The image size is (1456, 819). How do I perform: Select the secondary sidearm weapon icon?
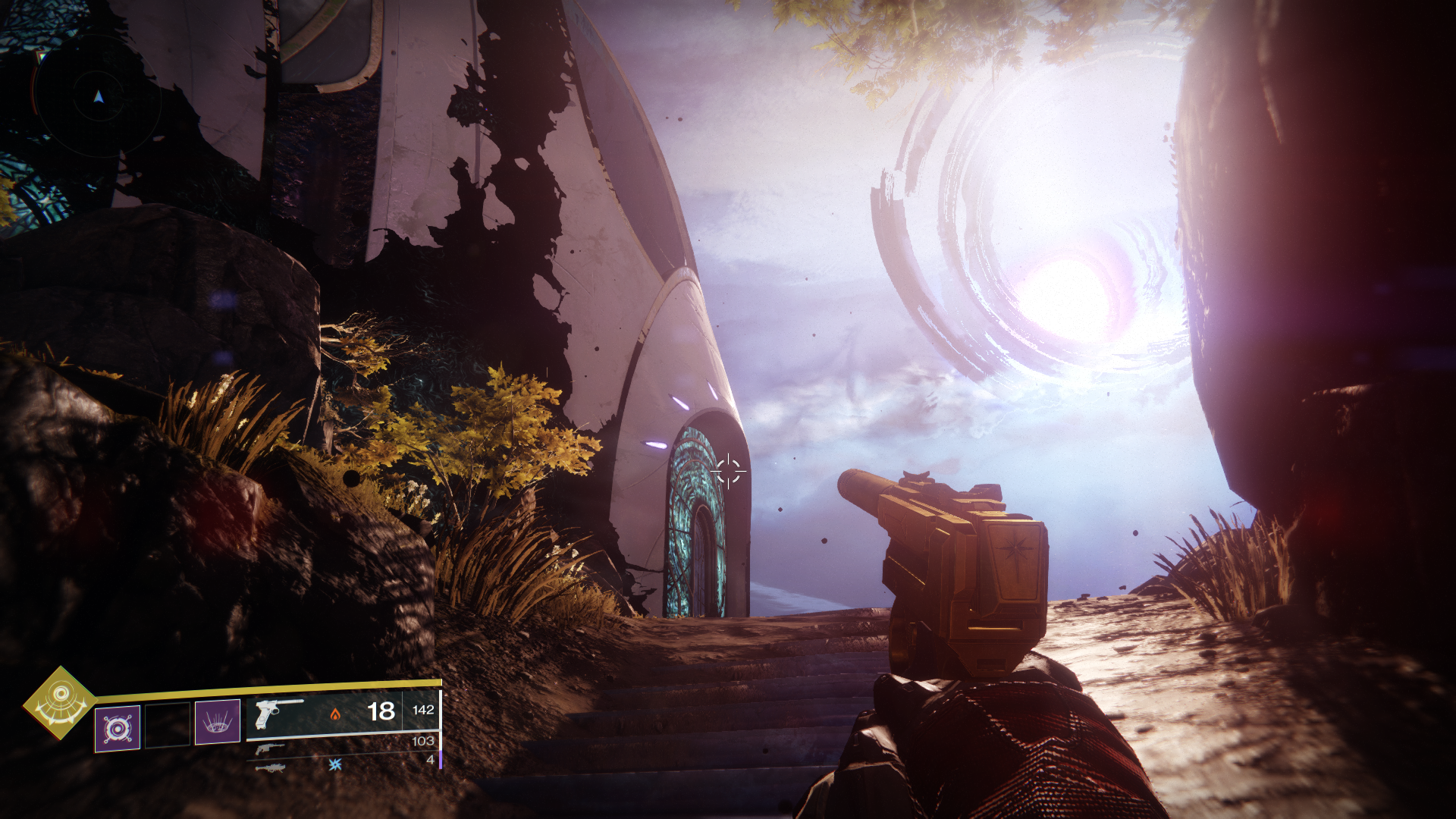[271, 750]
